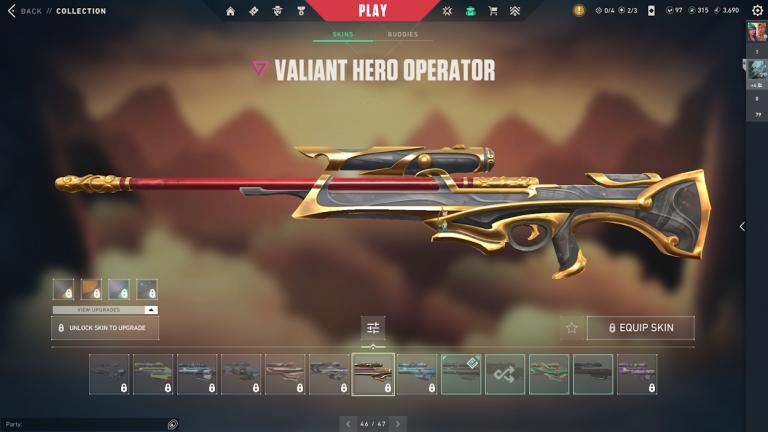Click Unlock Skin to Upgrade
This screenshot has height=432, width=768.
105,328
